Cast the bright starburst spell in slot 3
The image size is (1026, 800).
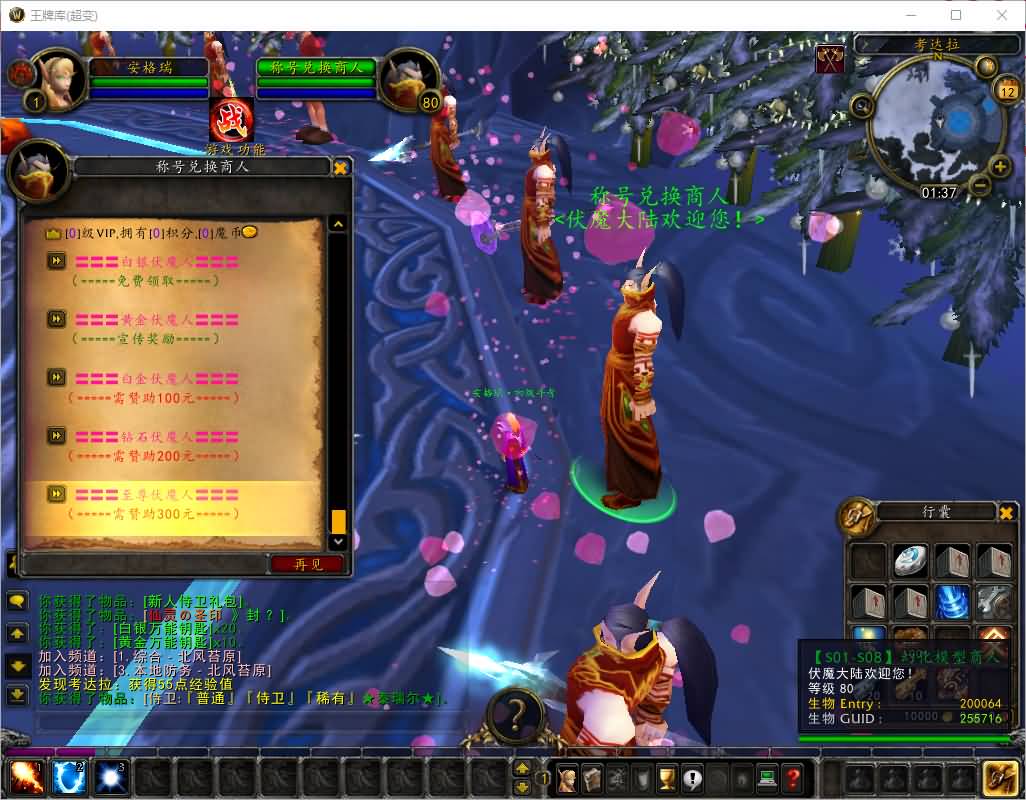pos(110,778)
